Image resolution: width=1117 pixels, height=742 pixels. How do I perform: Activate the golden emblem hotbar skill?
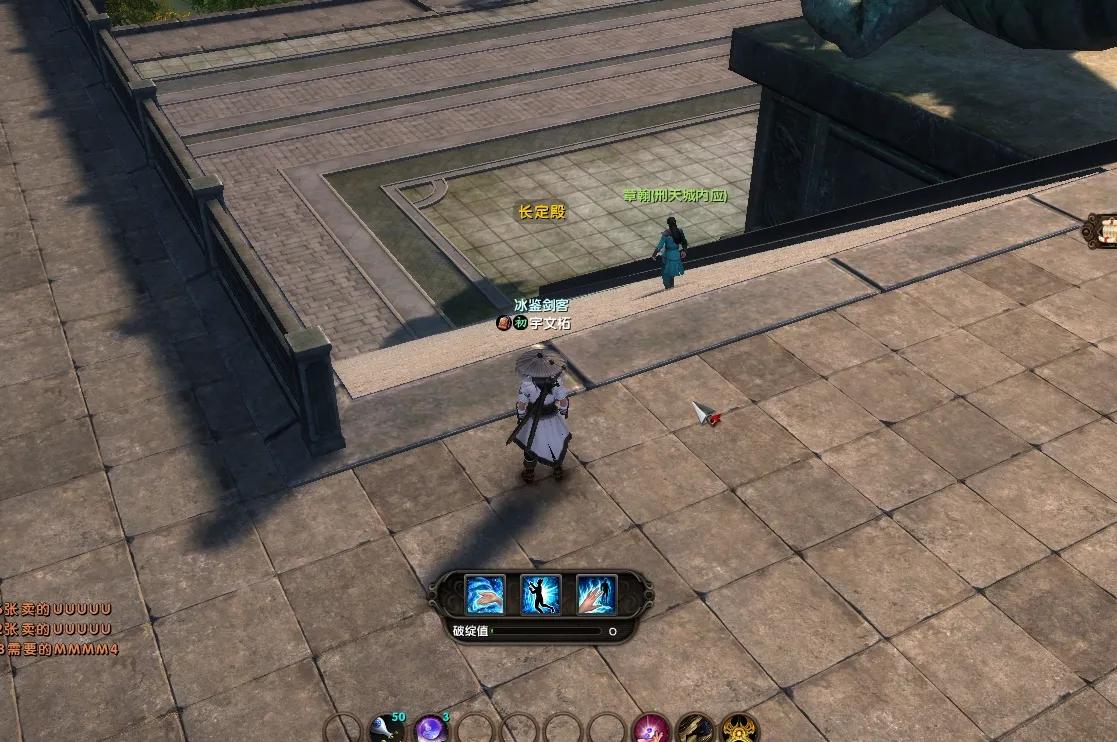tap(740, 728)
